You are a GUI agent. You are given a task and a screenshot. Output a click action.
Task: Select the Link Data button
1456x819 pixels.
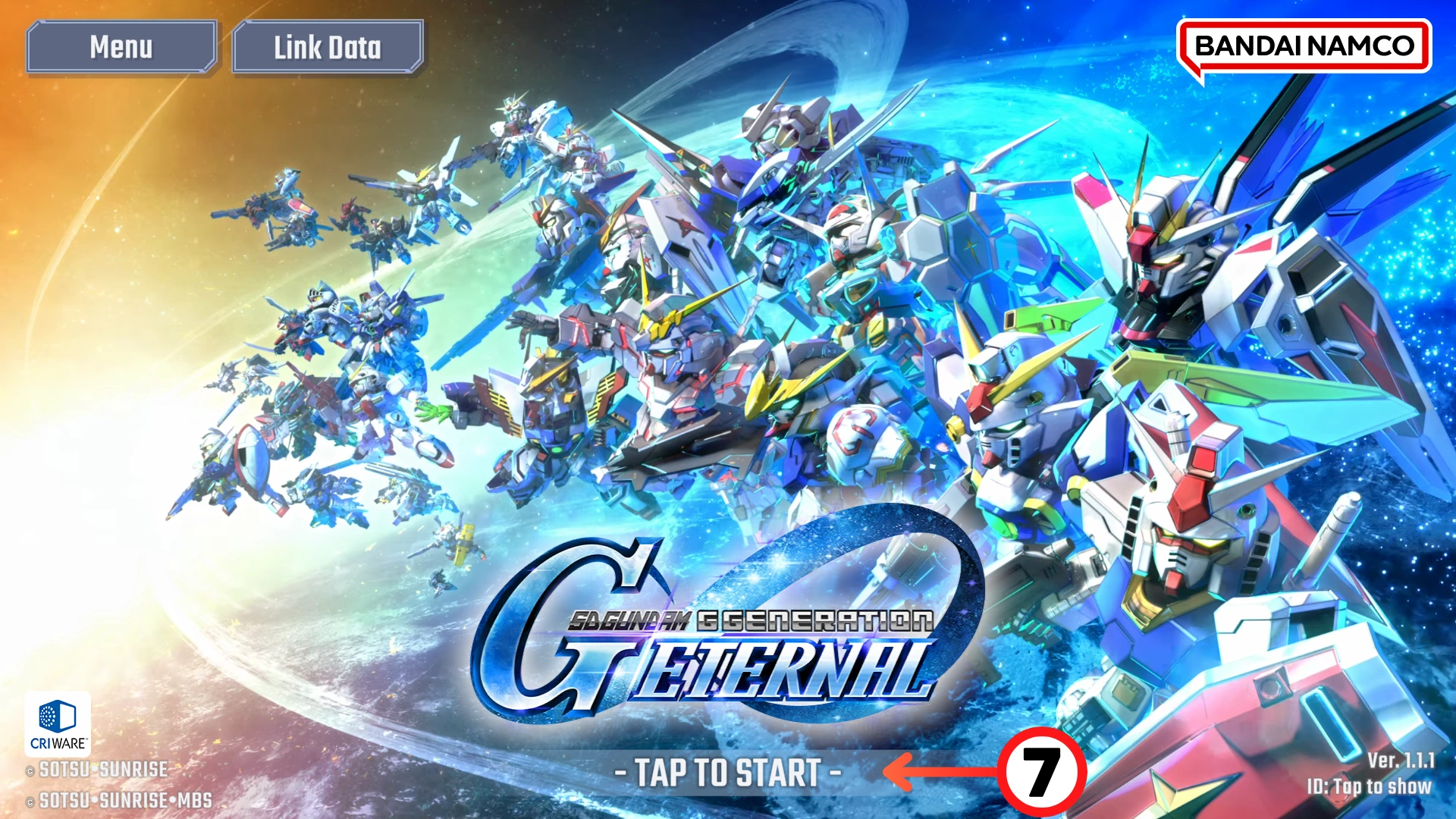pos(328,47)
